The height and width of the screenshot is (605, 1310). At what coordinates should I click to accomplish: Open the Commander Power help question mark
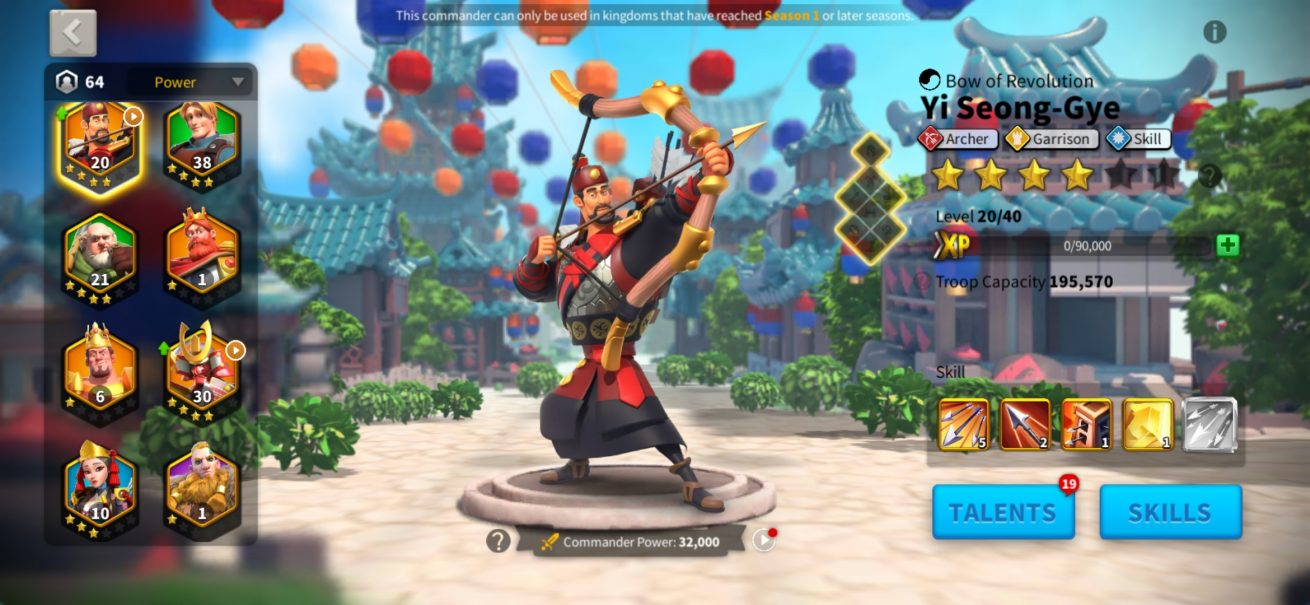point(498,541)
